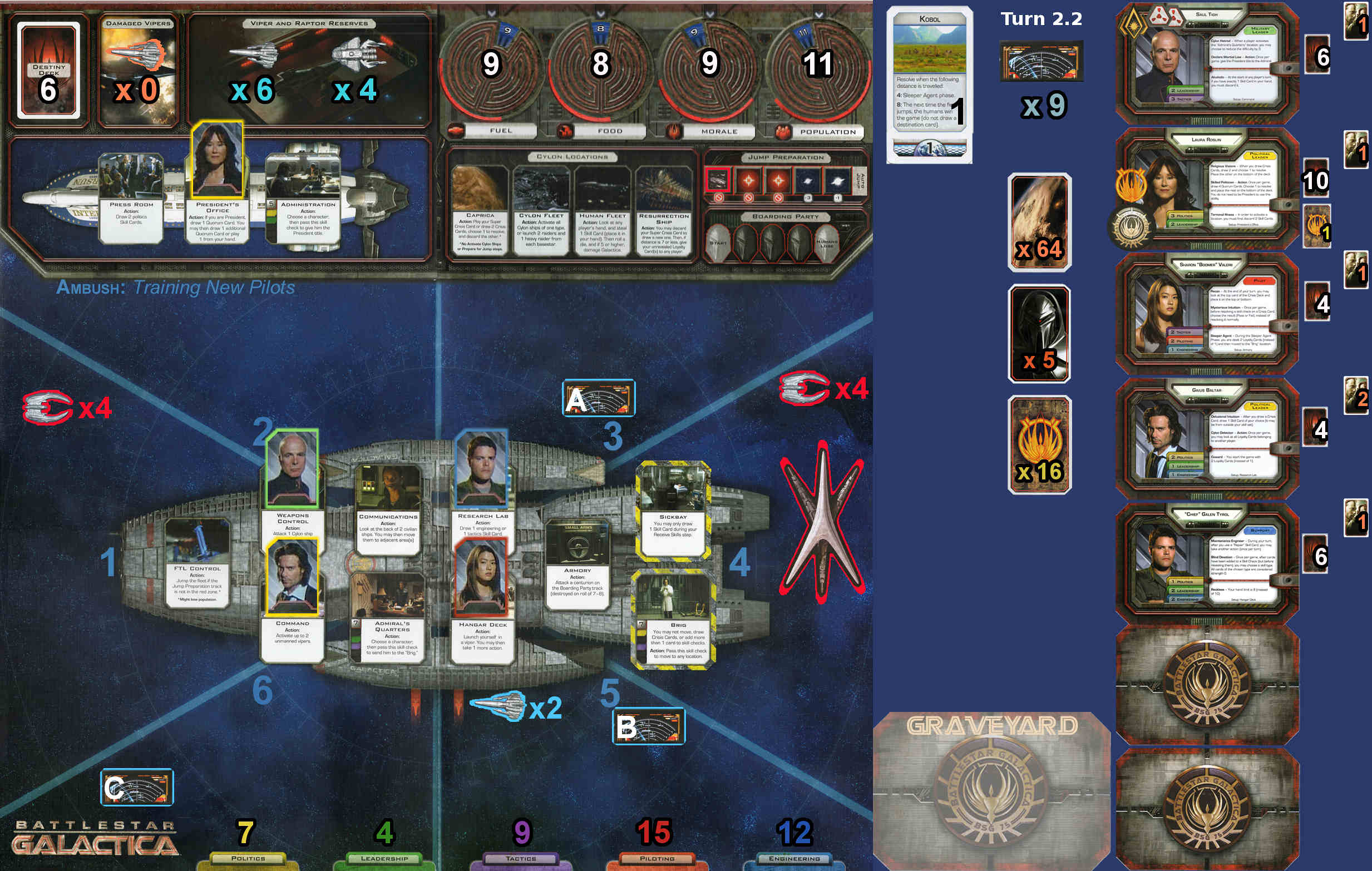Select the Destiny Deck card
The image size is (1372, 871).
point(48,70)
